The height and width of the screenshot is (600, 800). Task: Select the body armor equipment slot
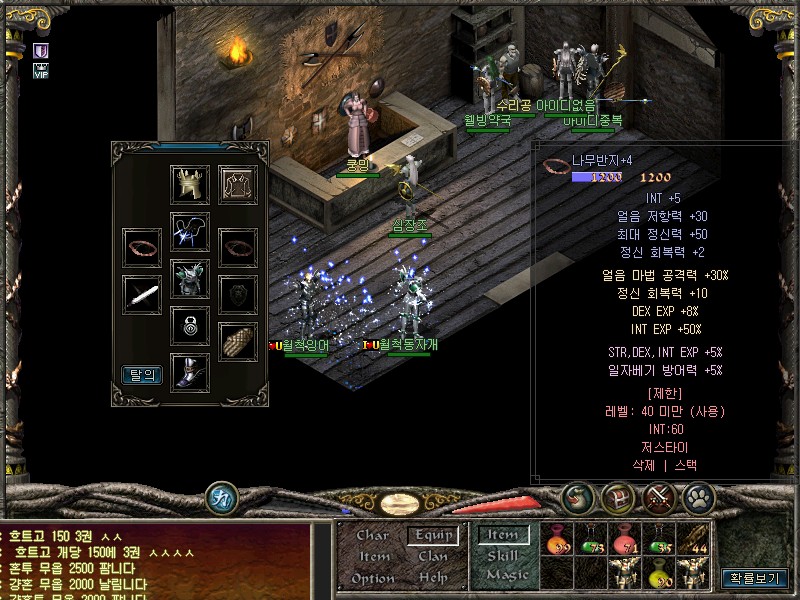click(190, 278)
